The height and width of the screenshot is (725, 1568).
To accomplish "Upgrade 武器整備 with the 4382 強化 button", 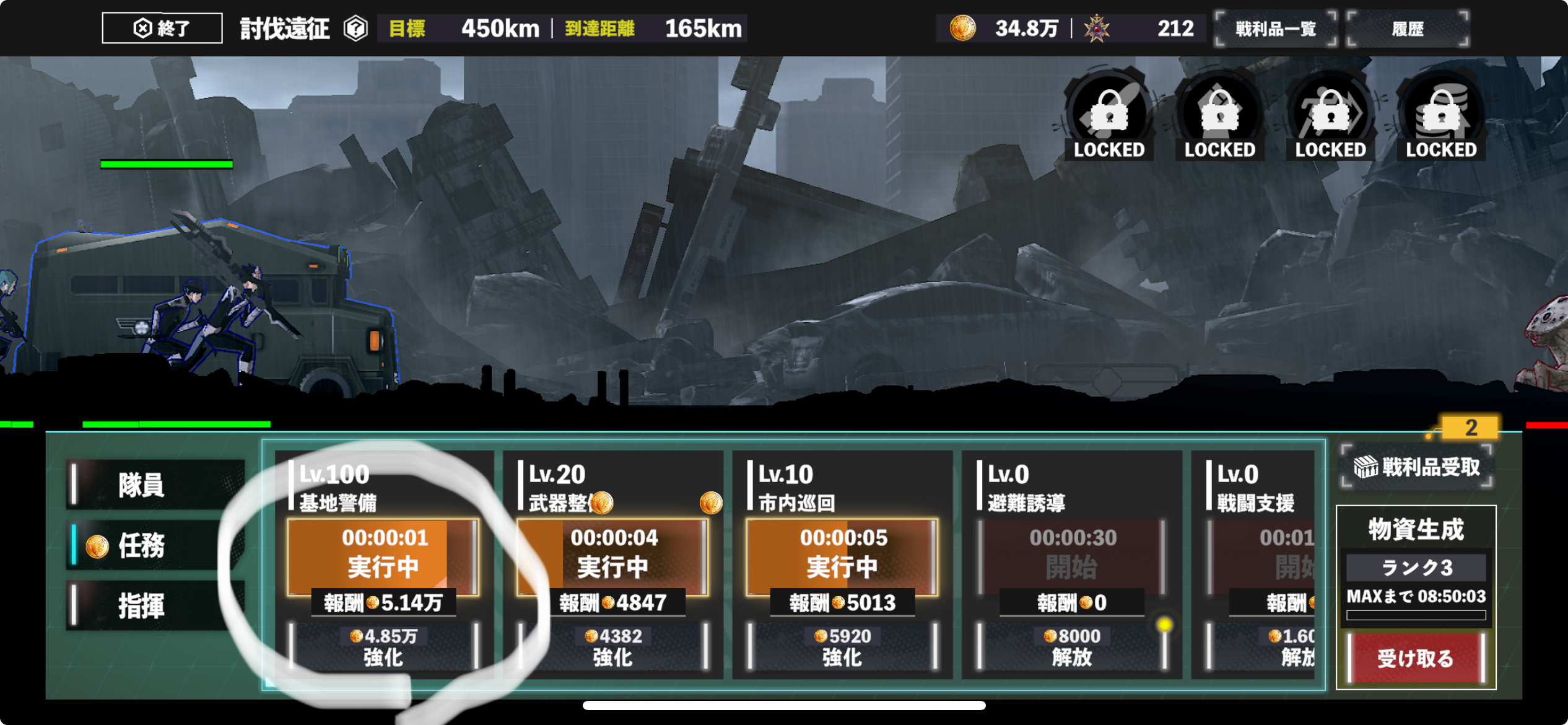I will tap(613, 646).
